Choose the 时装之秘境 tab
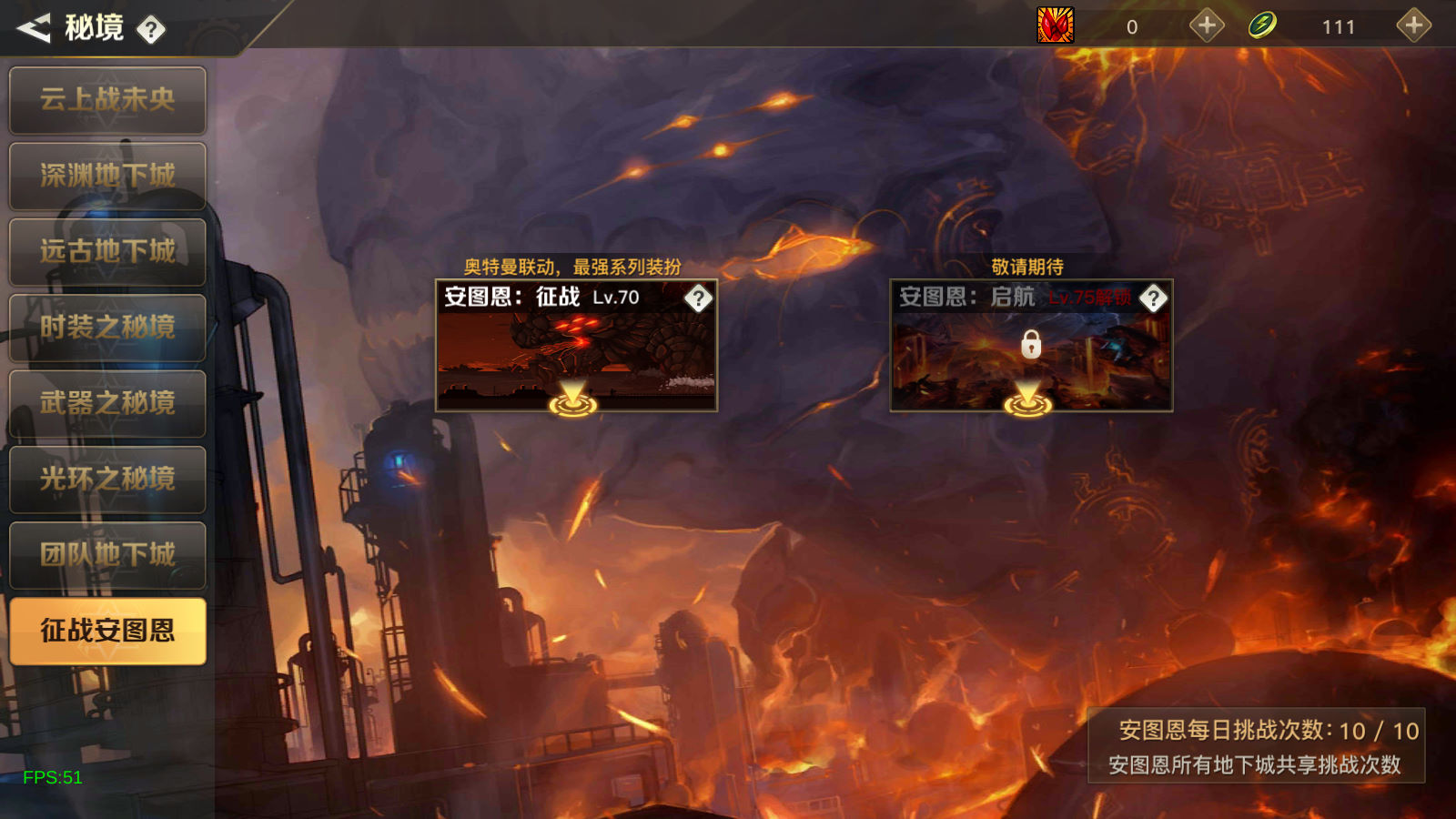The width and height of the screenshot is (1456, 819). pyautogui.click(x=107, y=328)
